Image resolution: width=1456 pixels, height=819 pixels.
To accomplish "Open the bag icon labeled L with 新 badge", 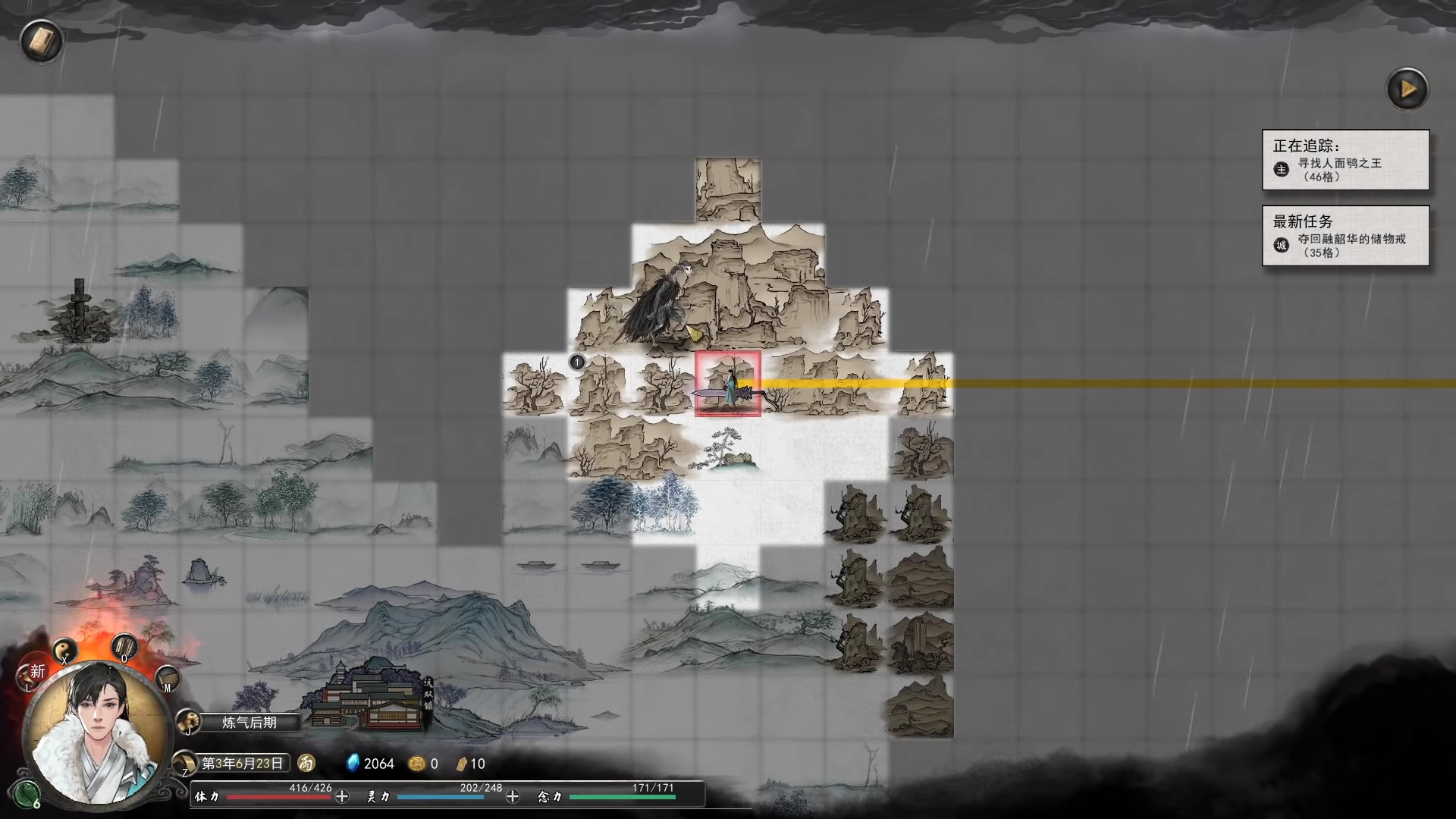I will (29, 675).
